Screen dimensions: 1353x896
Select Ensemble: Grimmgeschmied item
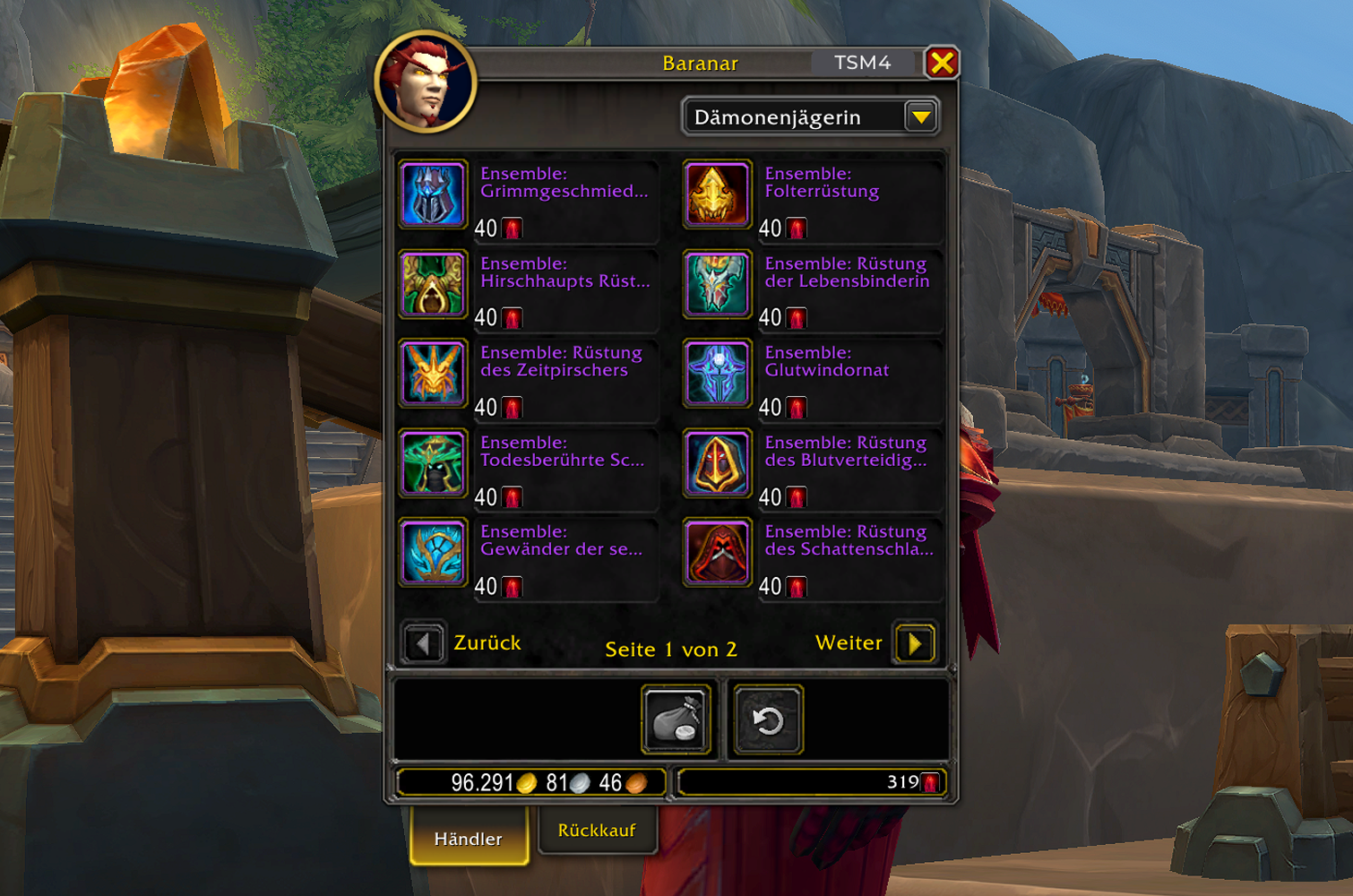pyautogui.click(x=434, y=194)
